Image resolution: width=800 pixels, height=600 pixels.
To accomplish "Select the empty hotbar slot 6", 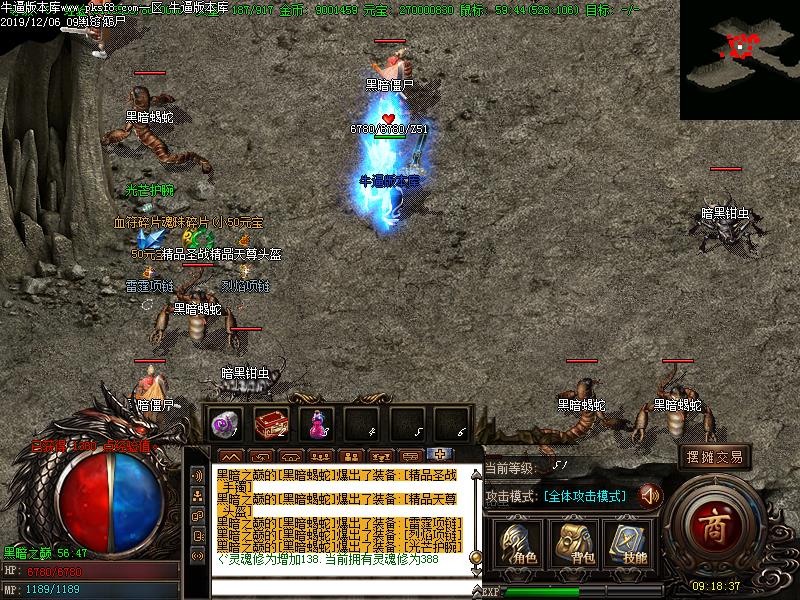I will (x=451, y=424).
